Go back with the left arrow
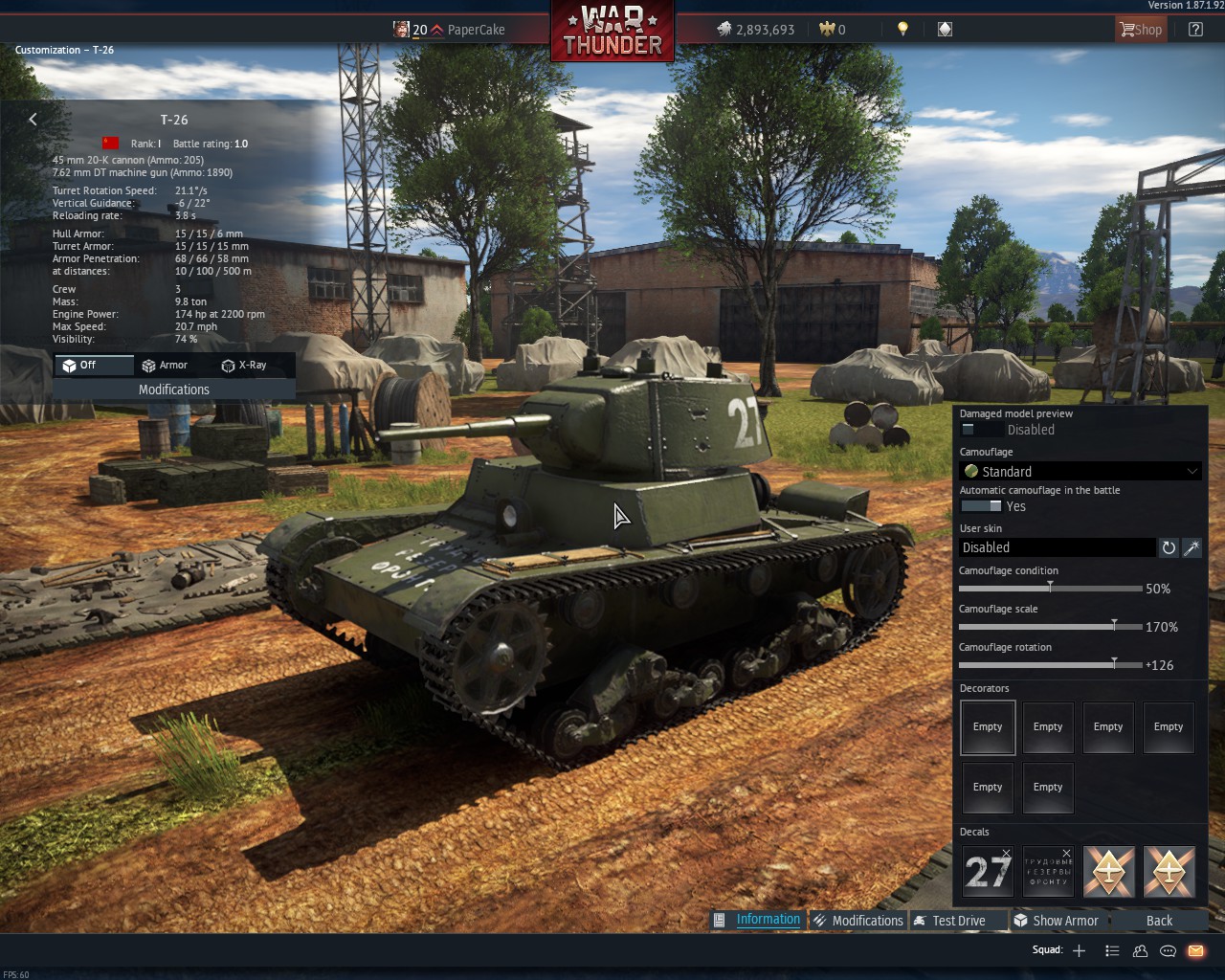 pyautogui.click(x=33, y=120)
